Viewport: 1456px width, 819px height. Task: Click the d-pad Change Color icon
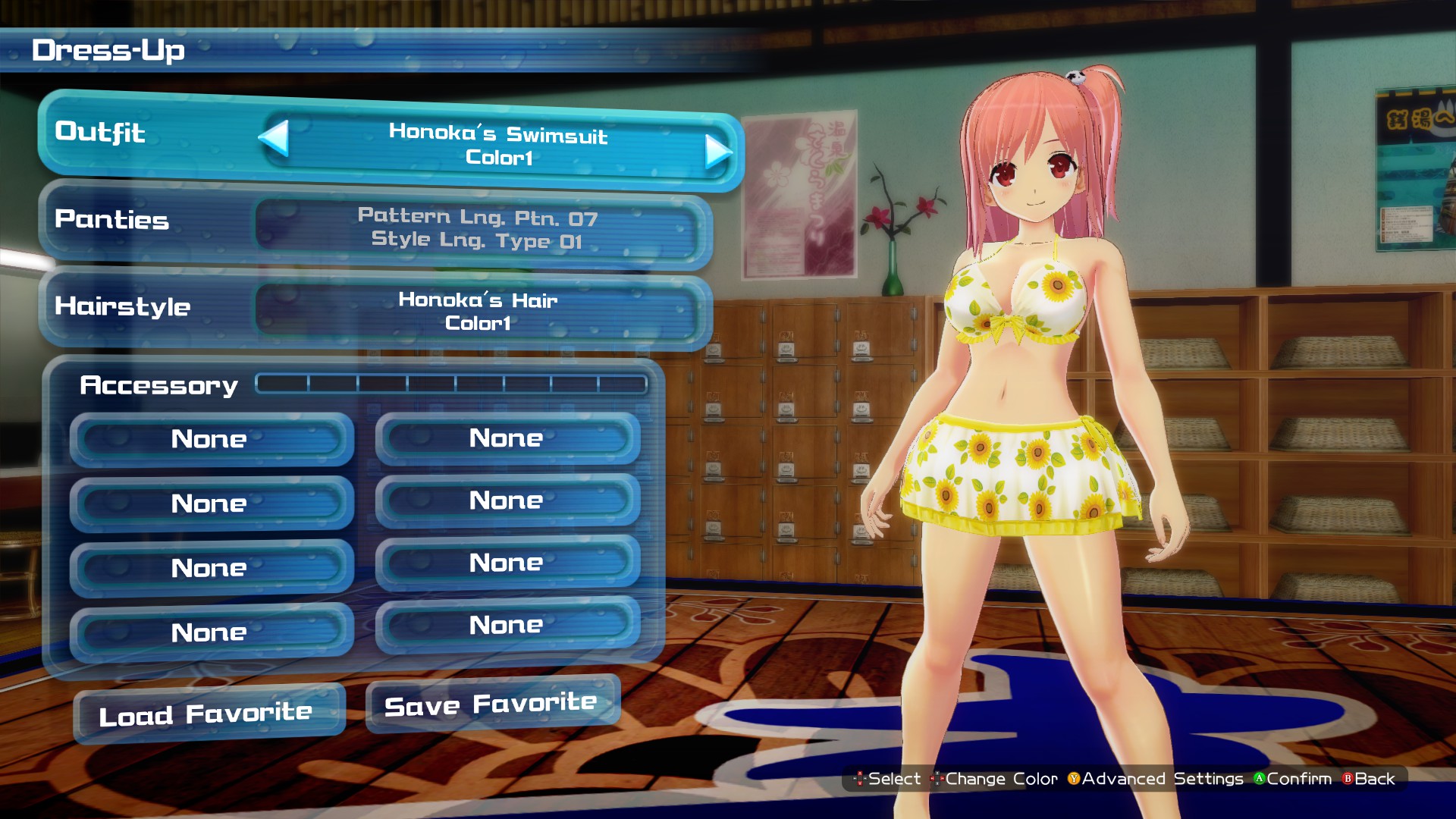[x=937, y=780]
